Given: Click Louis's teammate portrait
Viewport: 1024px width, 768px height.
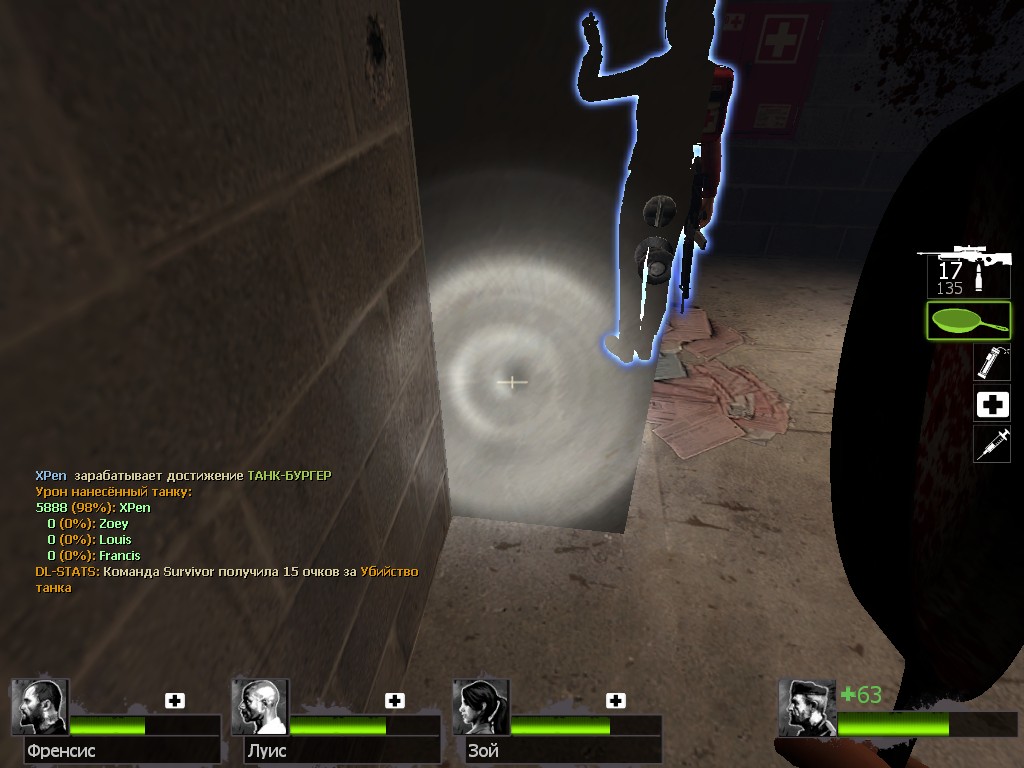Looking at the screenshot, I should click(x=259, y=707).
